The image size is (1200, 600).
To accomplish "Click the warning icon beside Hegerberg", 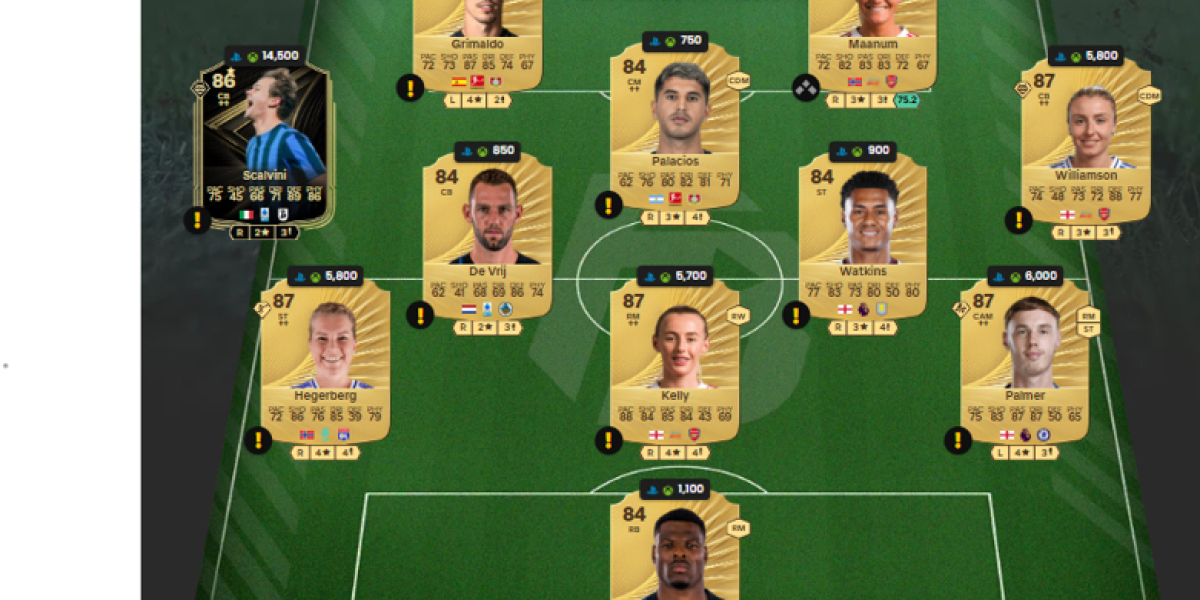I will (x=258, y=440).
